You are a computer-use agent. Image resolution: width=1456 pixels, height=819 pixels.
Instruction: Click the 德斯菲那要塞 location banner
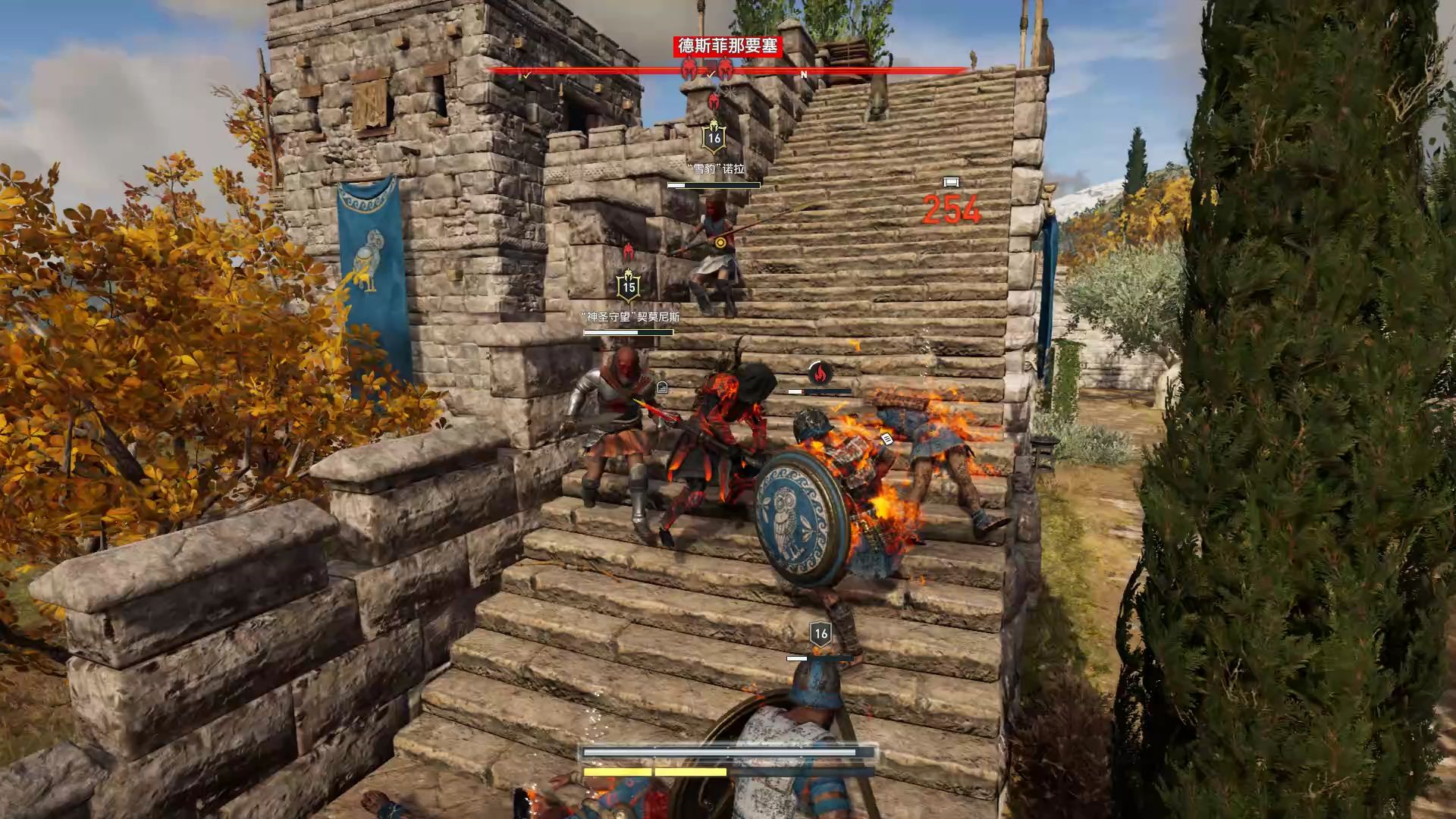pos(728,46)
